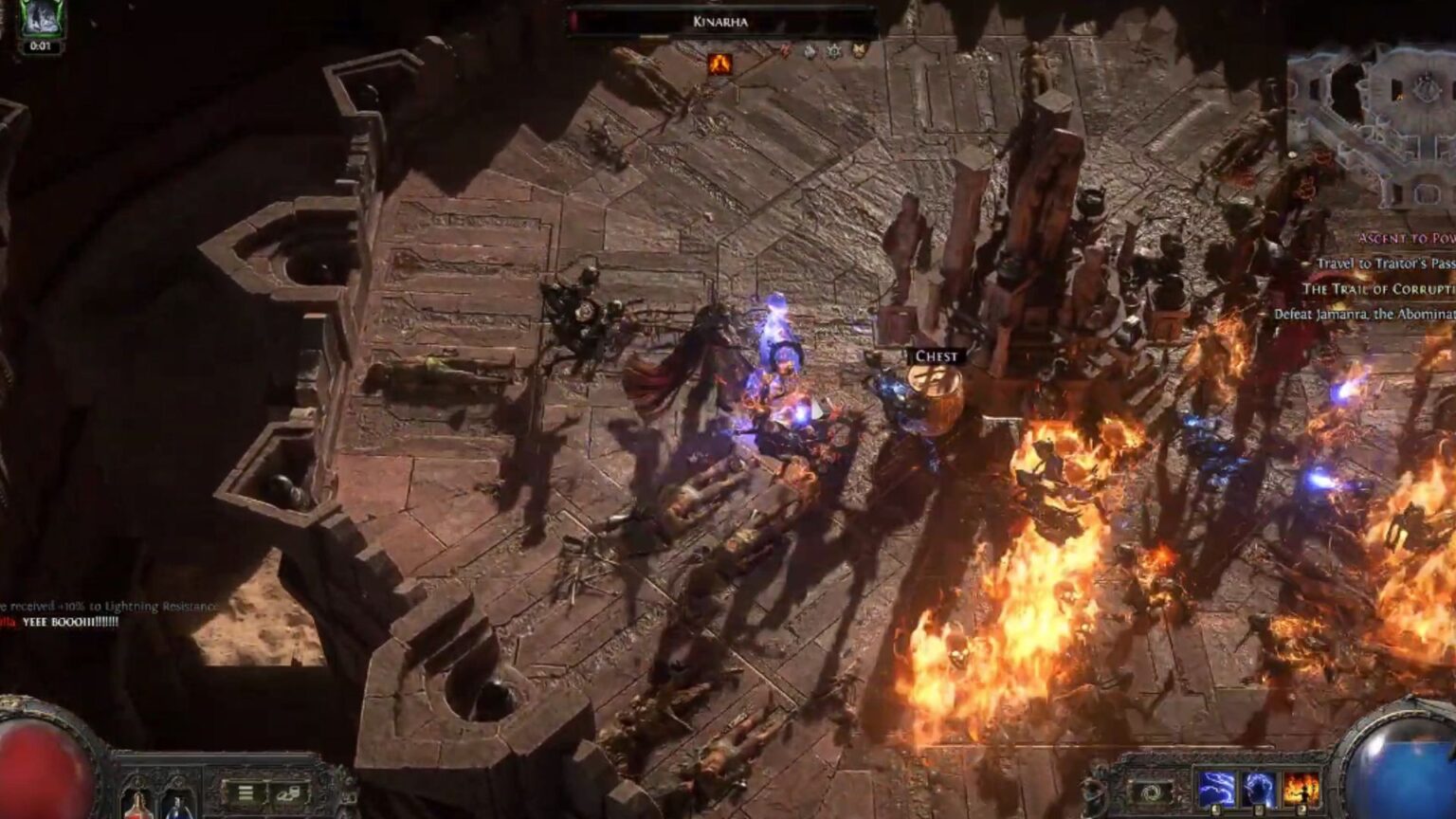The height and width of the screenshot is (819, 1456).
Task: Activate the flame wall fire skill icon
Action: pos(1301,785)
